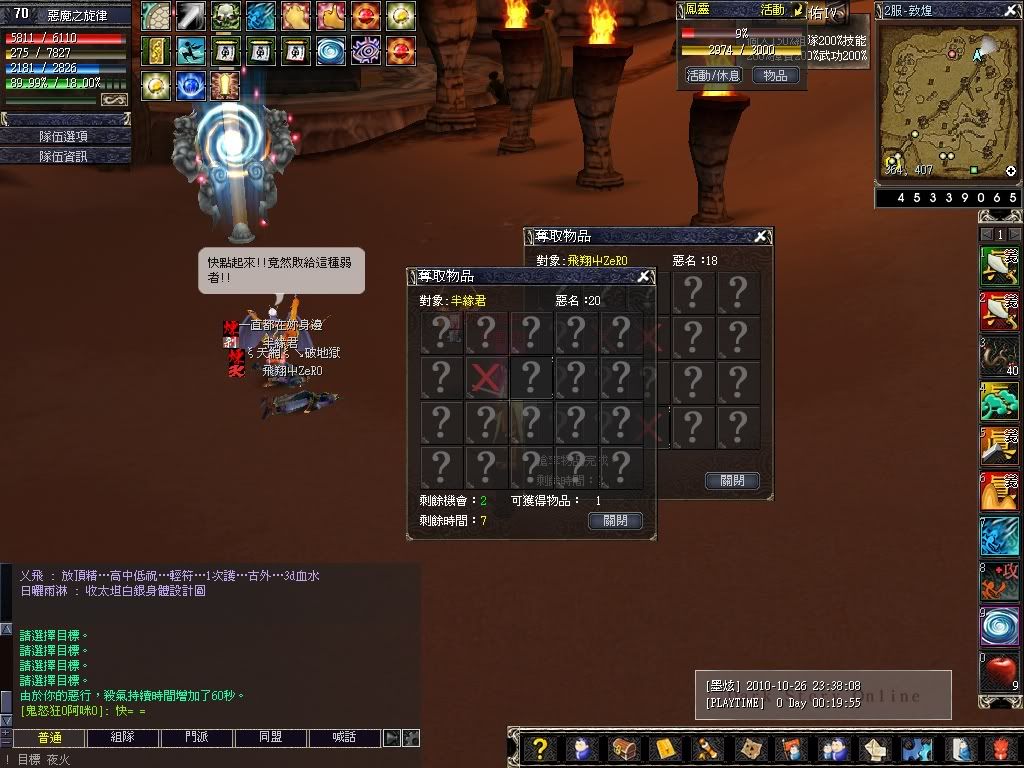
Task: Select the 同盟 alliance chat tab
Action: (270, 738)
